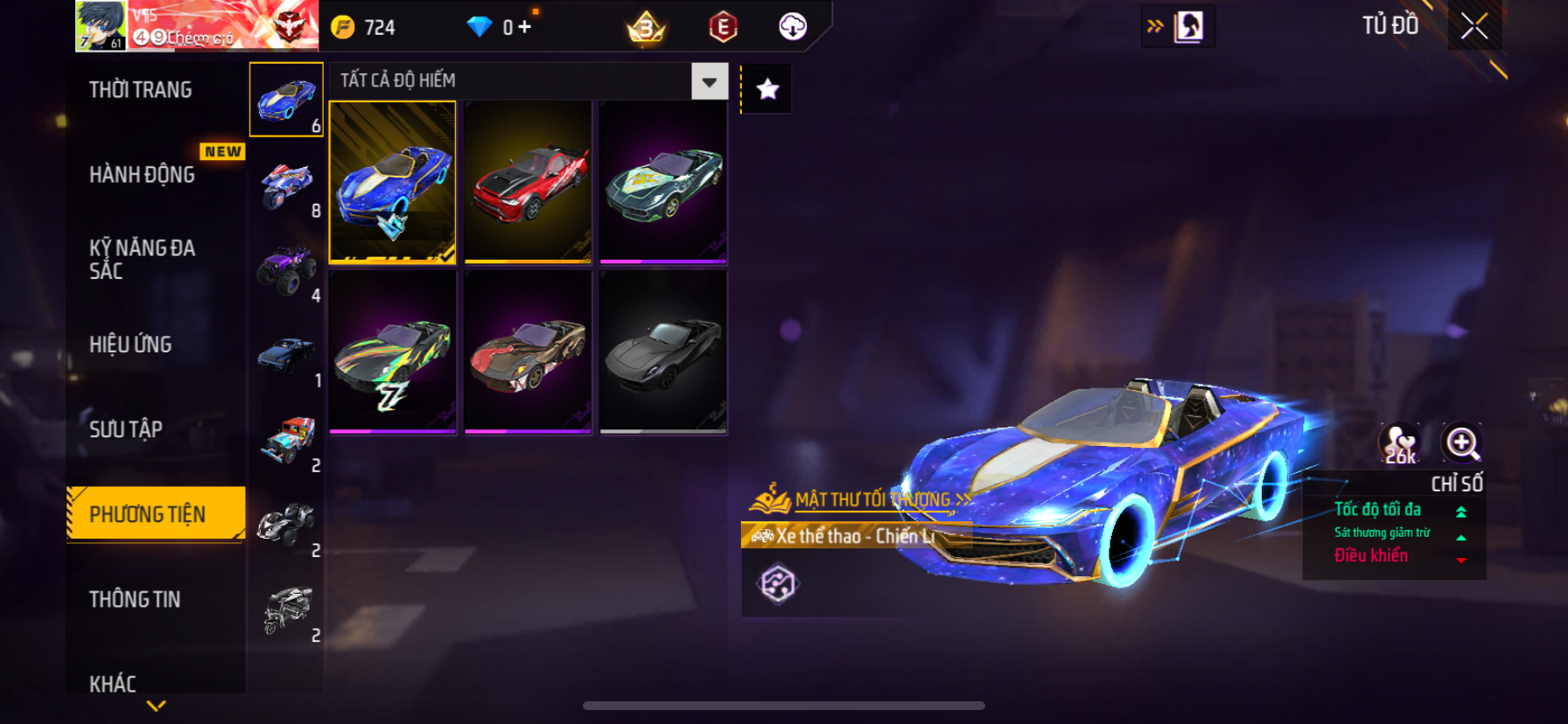Open the Thông Tin tab

tap(135, 599)
